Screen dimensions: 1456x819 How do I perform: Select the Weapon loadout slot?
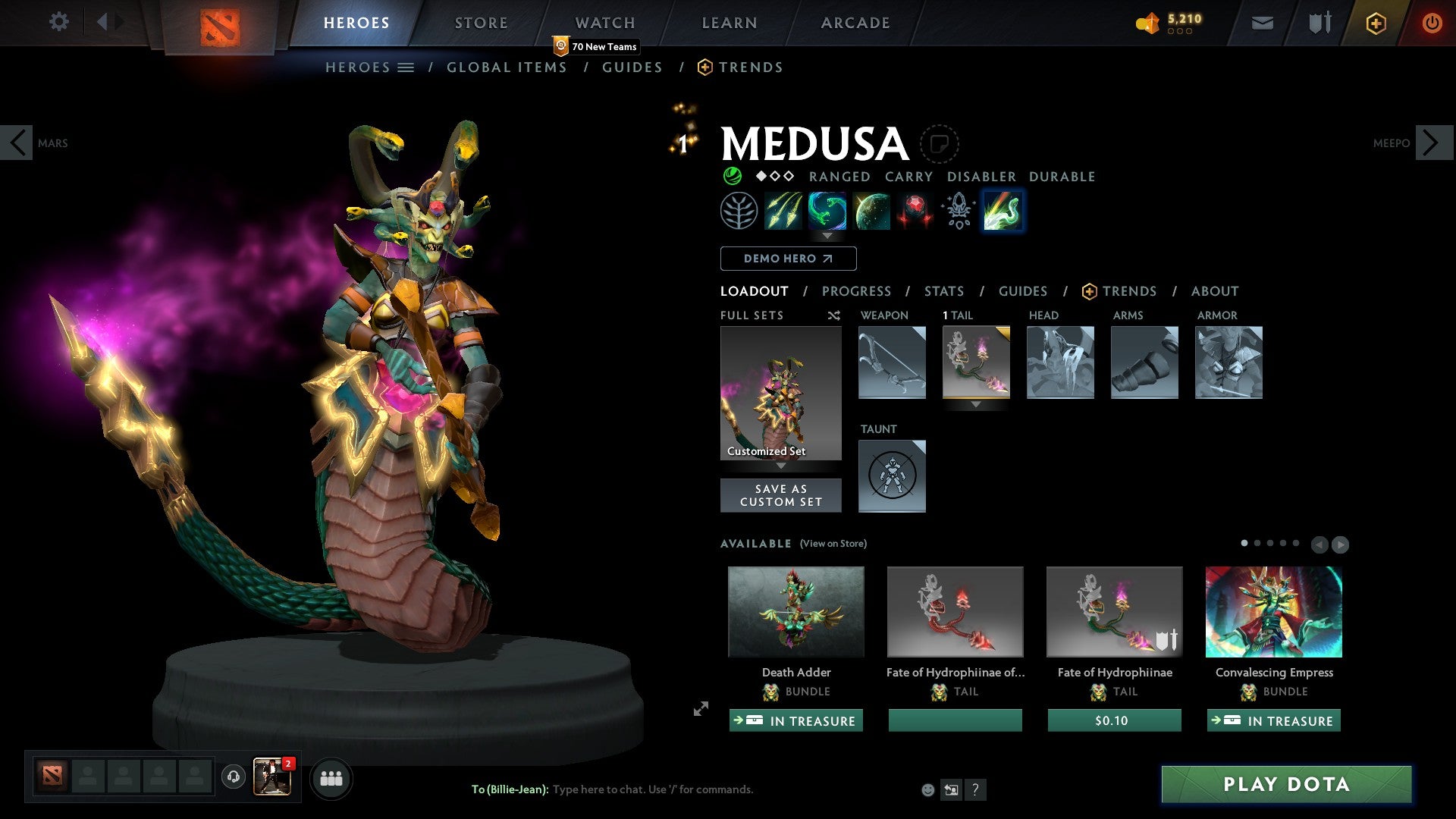[x=892, y=362]
